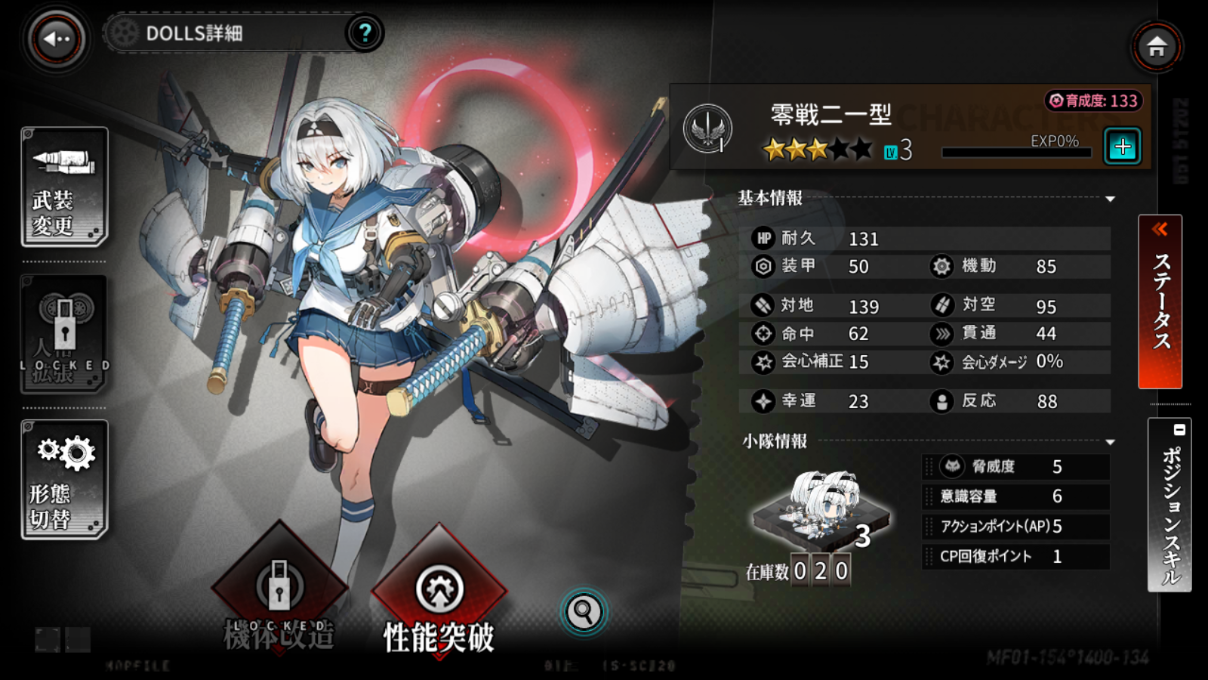1208x680 pixels.
Task: Open the 武装変更 weapon change menu
Action: coord(64,187)
